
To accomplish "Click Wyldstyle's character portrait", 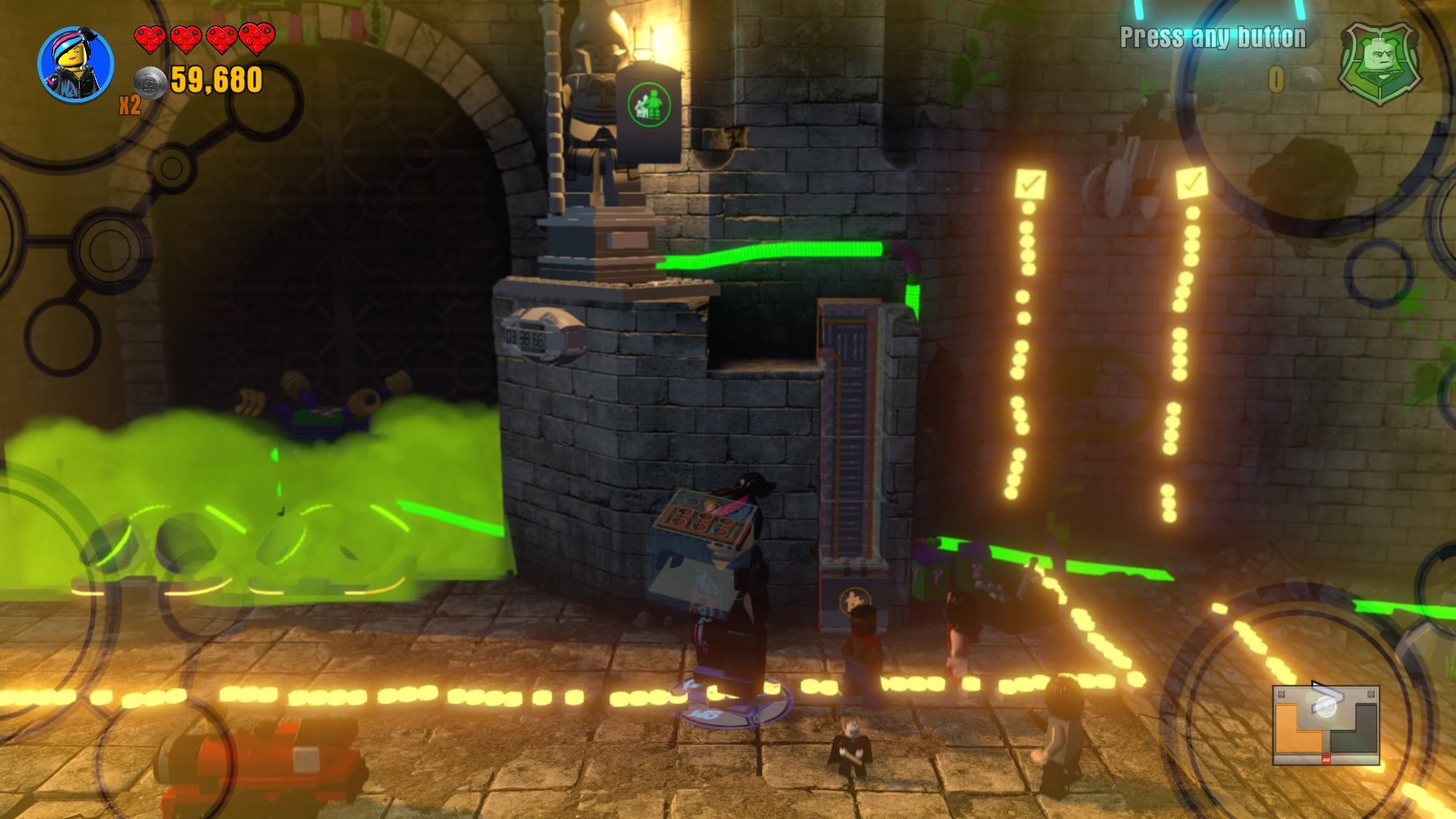I will 76,64.
